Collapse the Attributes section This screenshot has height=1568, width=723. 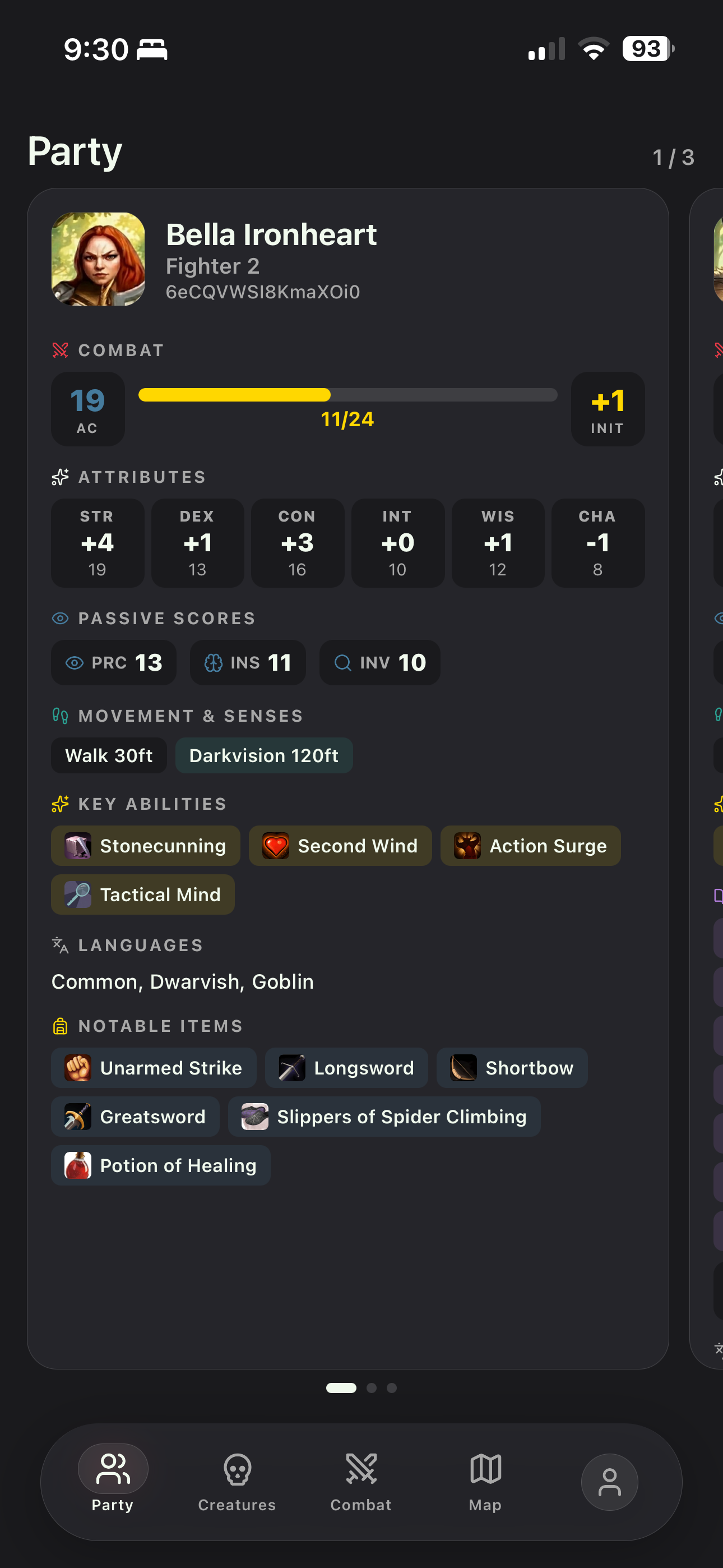click(x=142, y=477)
